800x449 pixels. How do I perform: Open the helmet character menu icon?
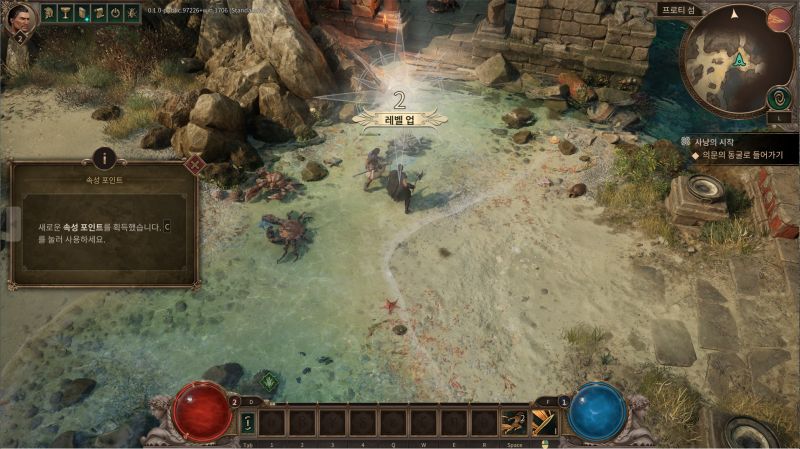coord(50,13)
